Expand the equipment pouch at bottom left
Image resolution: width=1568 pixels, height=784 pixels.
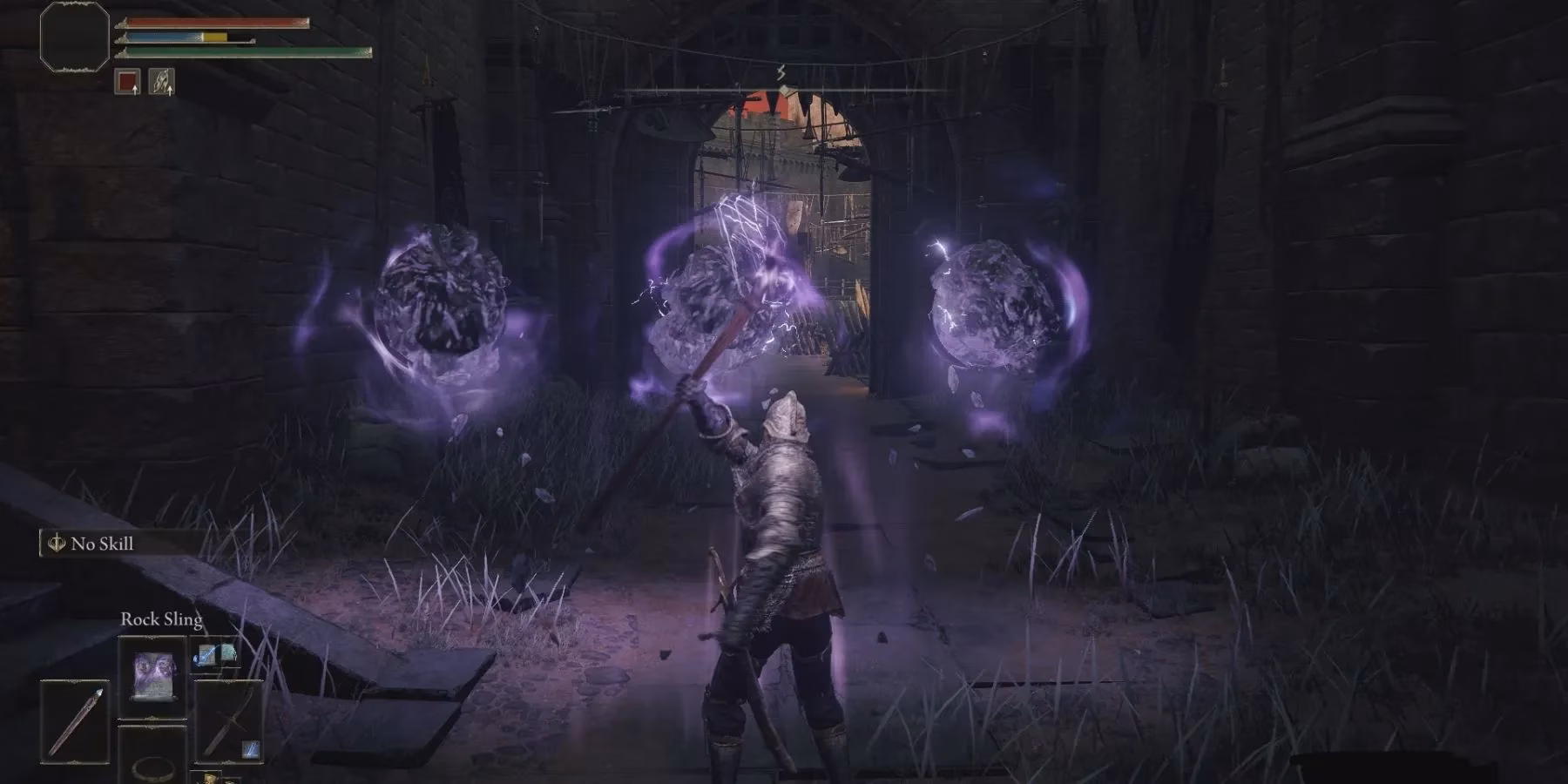(209, 778)
